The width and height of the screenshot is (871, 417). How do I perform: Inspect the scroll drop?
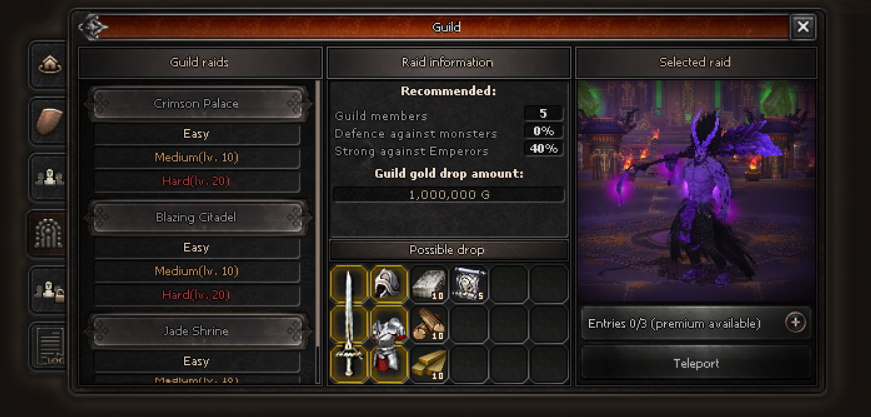[469, 284]
